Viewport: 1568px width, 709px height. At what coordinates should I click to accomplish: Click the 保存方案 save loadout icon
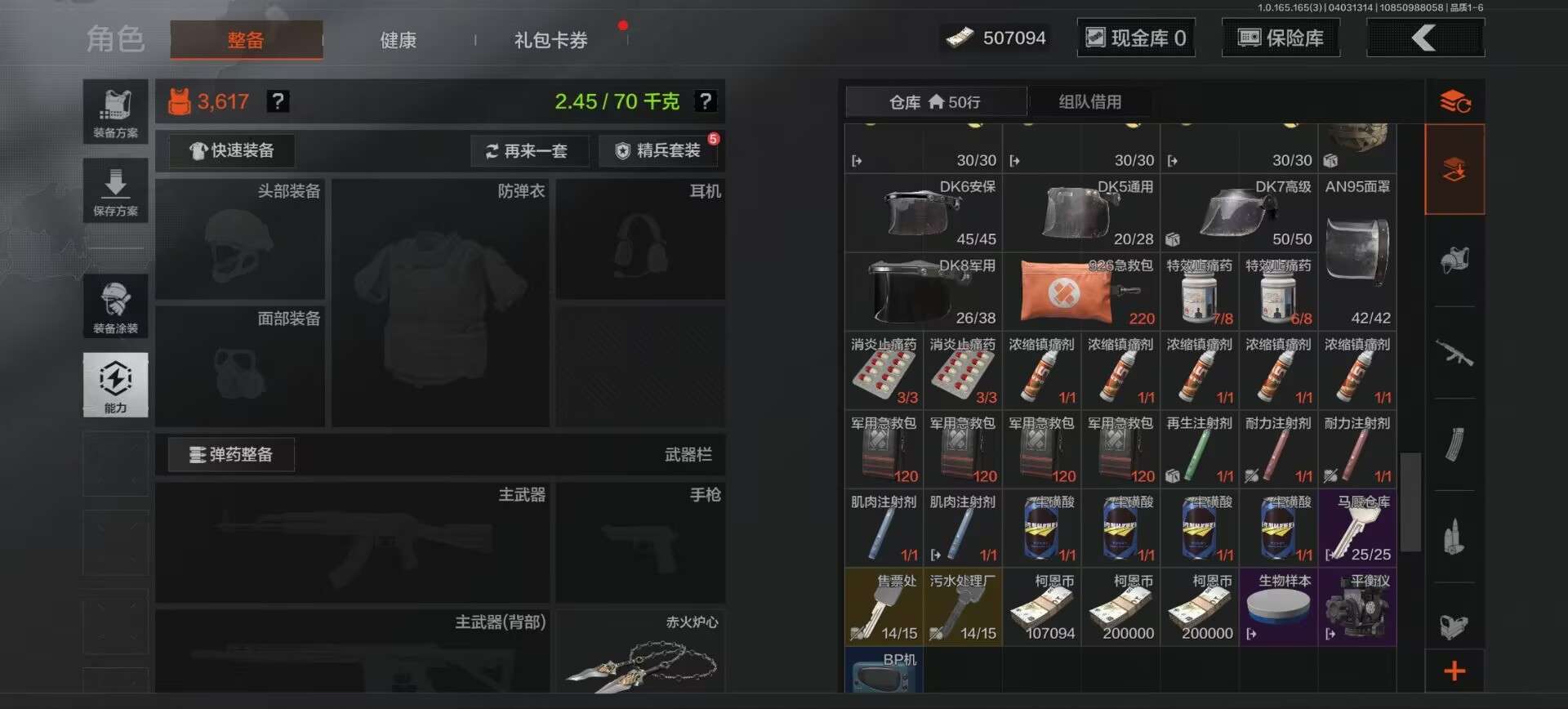pyautogui.click(x=115, y=190)
